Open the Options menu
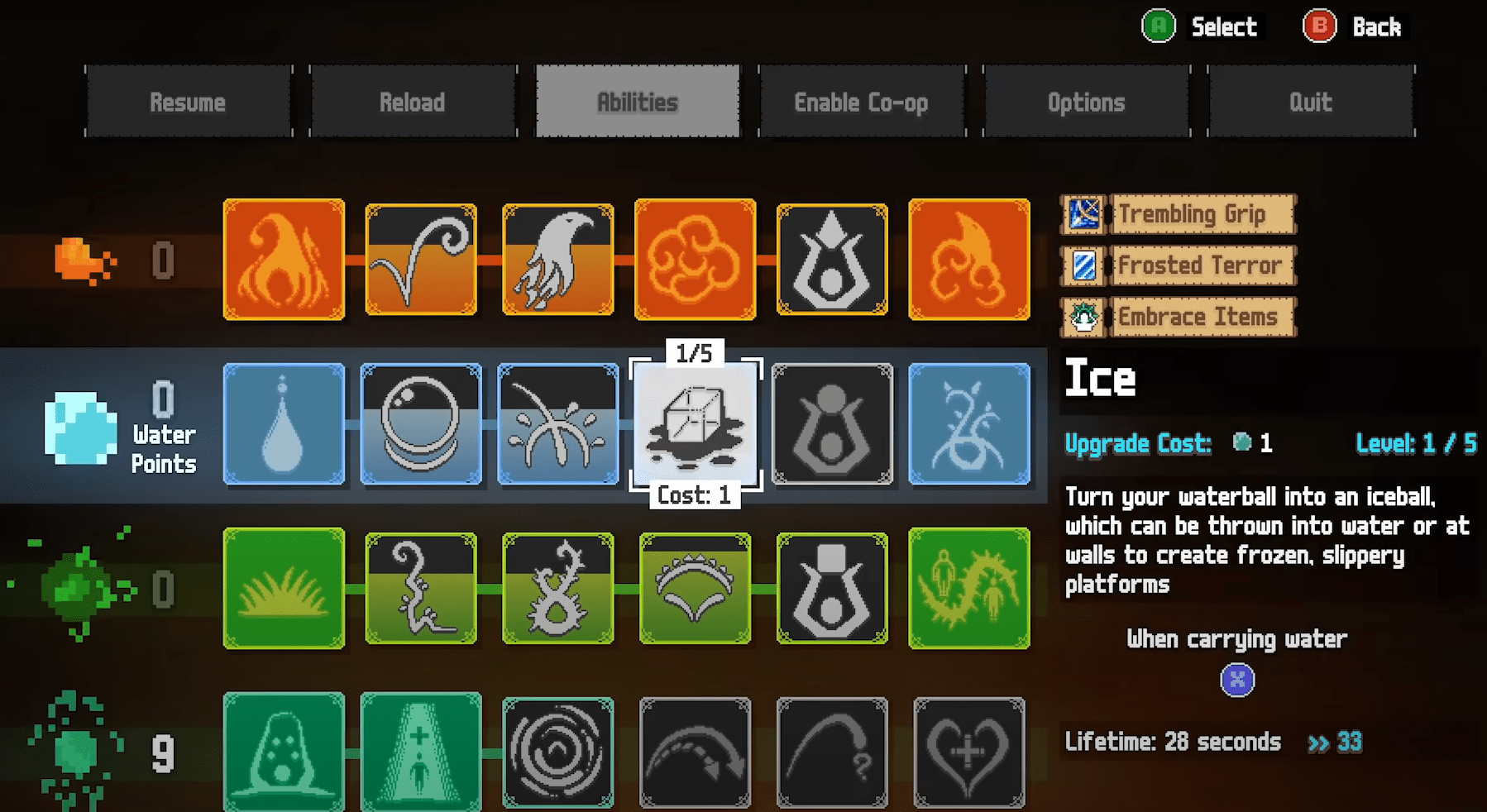 [1086, 101]
